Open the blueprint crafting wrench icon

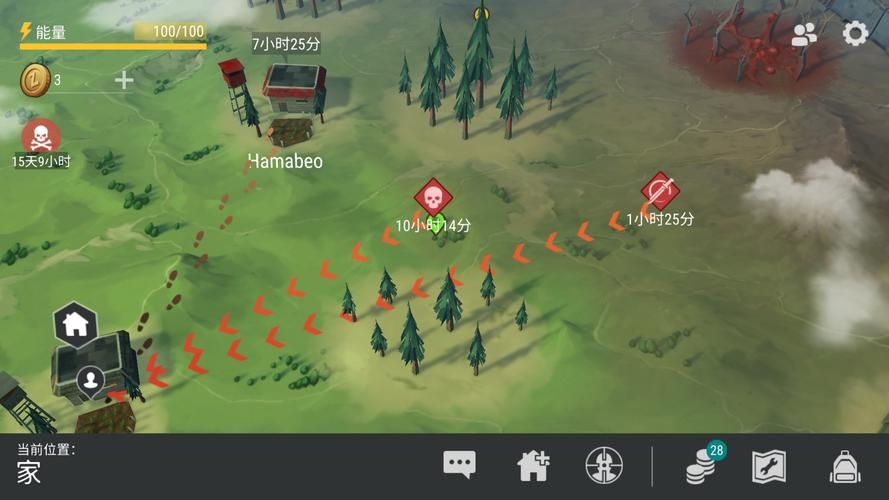769,466
